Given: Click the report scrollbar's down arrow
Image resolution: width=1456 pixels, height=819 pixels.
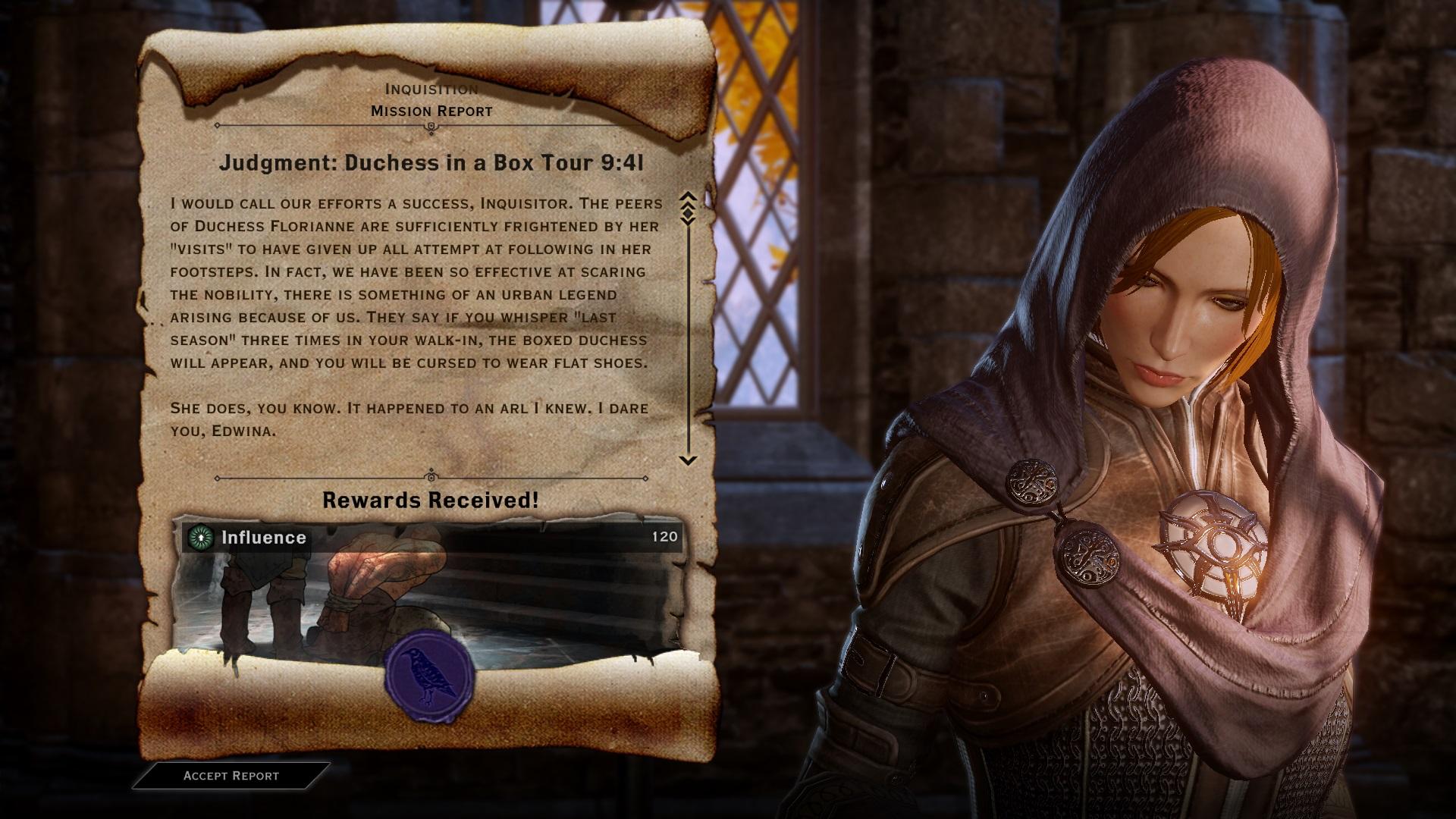Looking at the screenshot, I should pos(688,460).
